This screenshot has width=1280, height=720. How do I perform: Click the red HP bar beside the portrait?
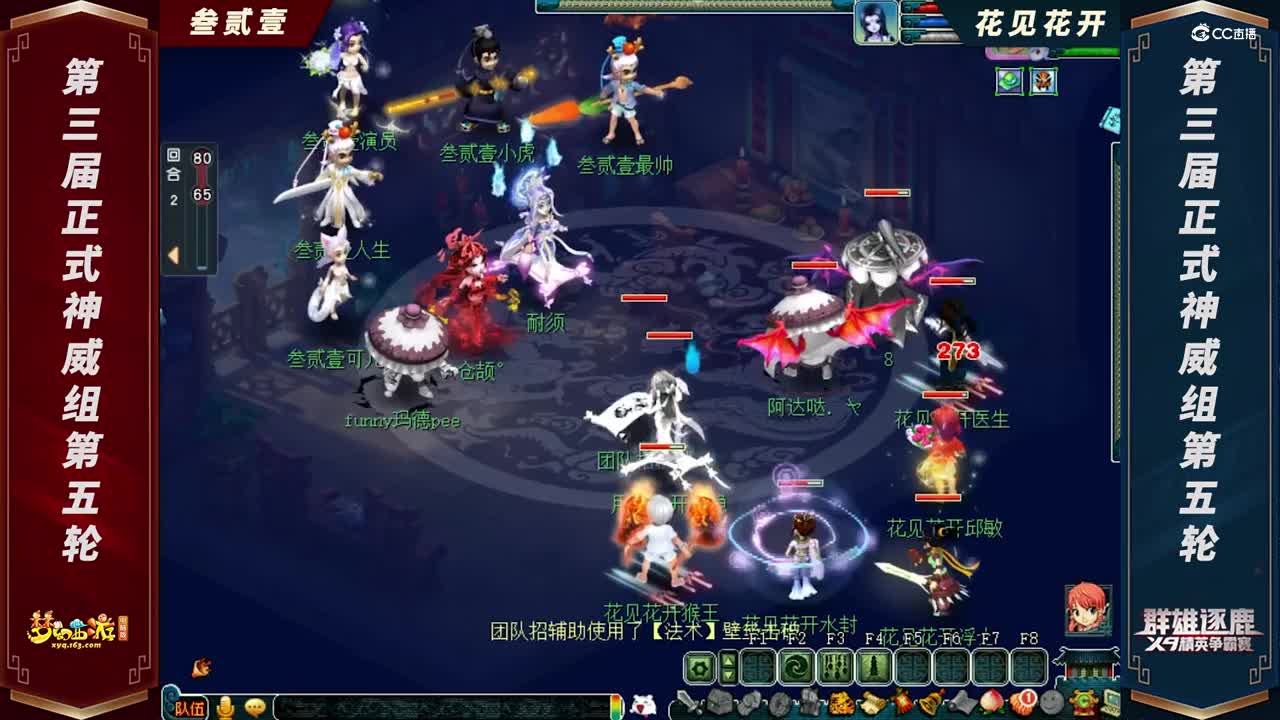926,8
